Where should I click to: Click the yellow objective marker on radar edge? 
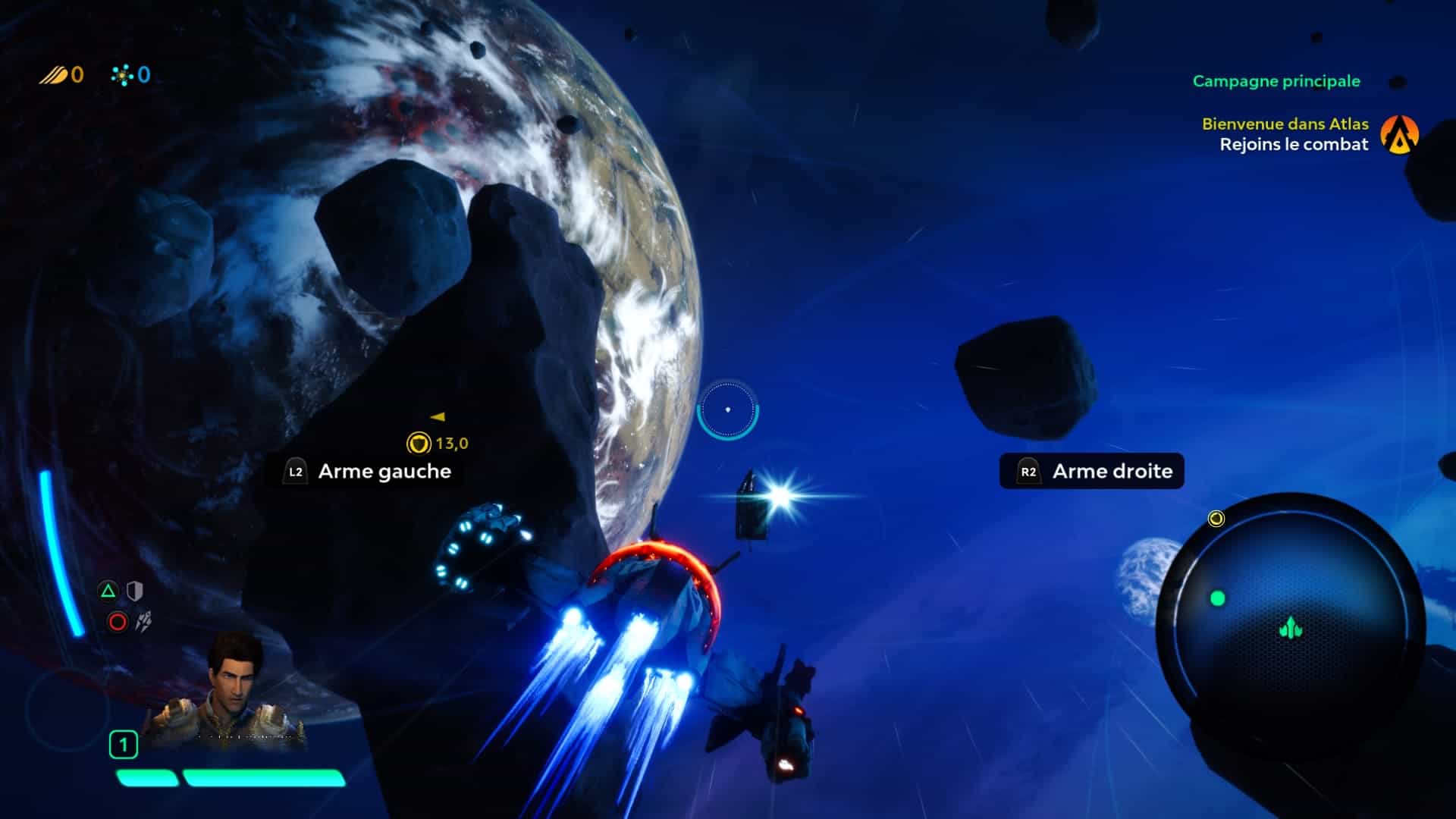[x=1216, y=519]
